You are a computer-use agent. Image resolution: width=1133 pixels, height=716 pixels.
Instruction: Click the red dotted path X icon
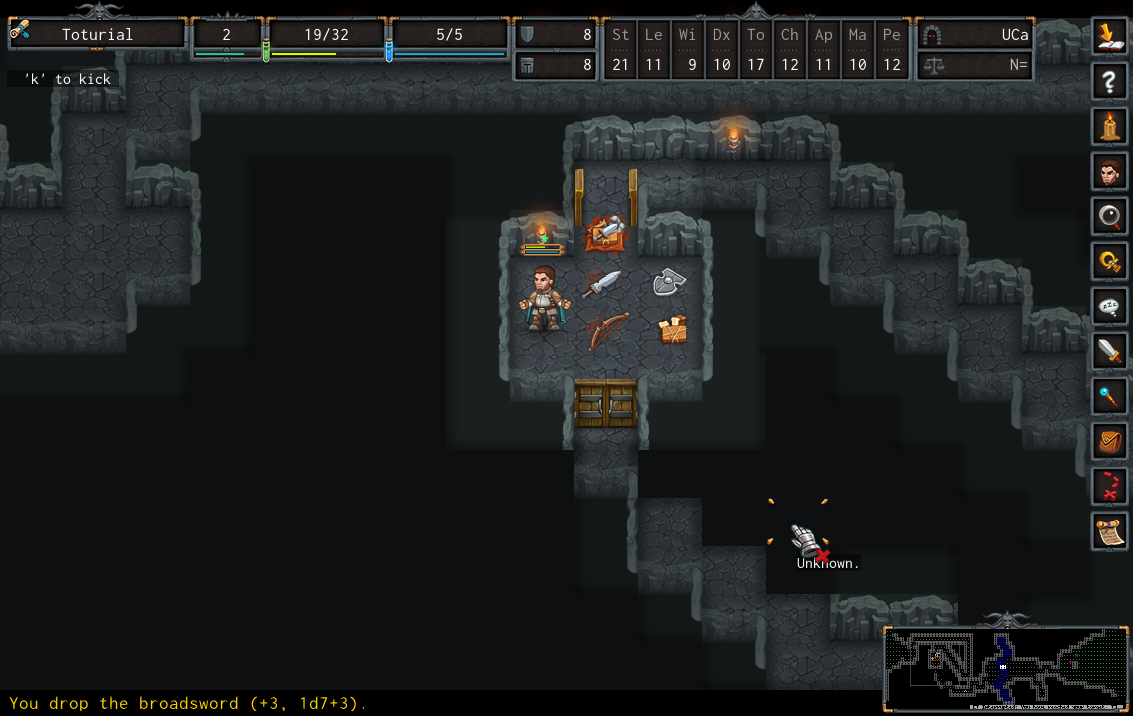[1109, 487]
